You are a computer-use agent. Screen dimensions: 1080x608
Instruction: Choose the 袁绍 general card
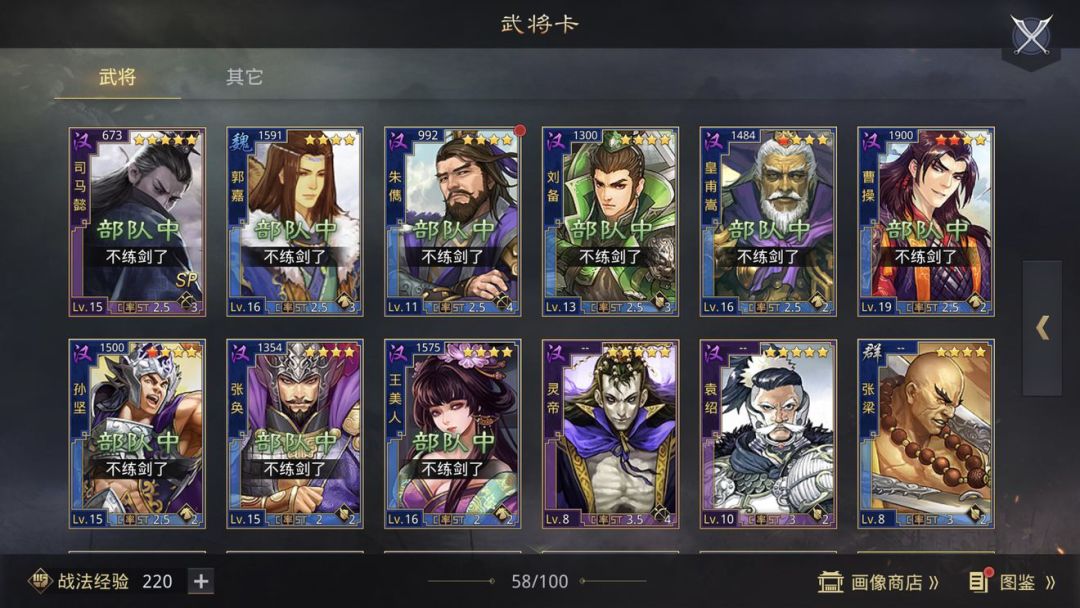coord(767,433)
